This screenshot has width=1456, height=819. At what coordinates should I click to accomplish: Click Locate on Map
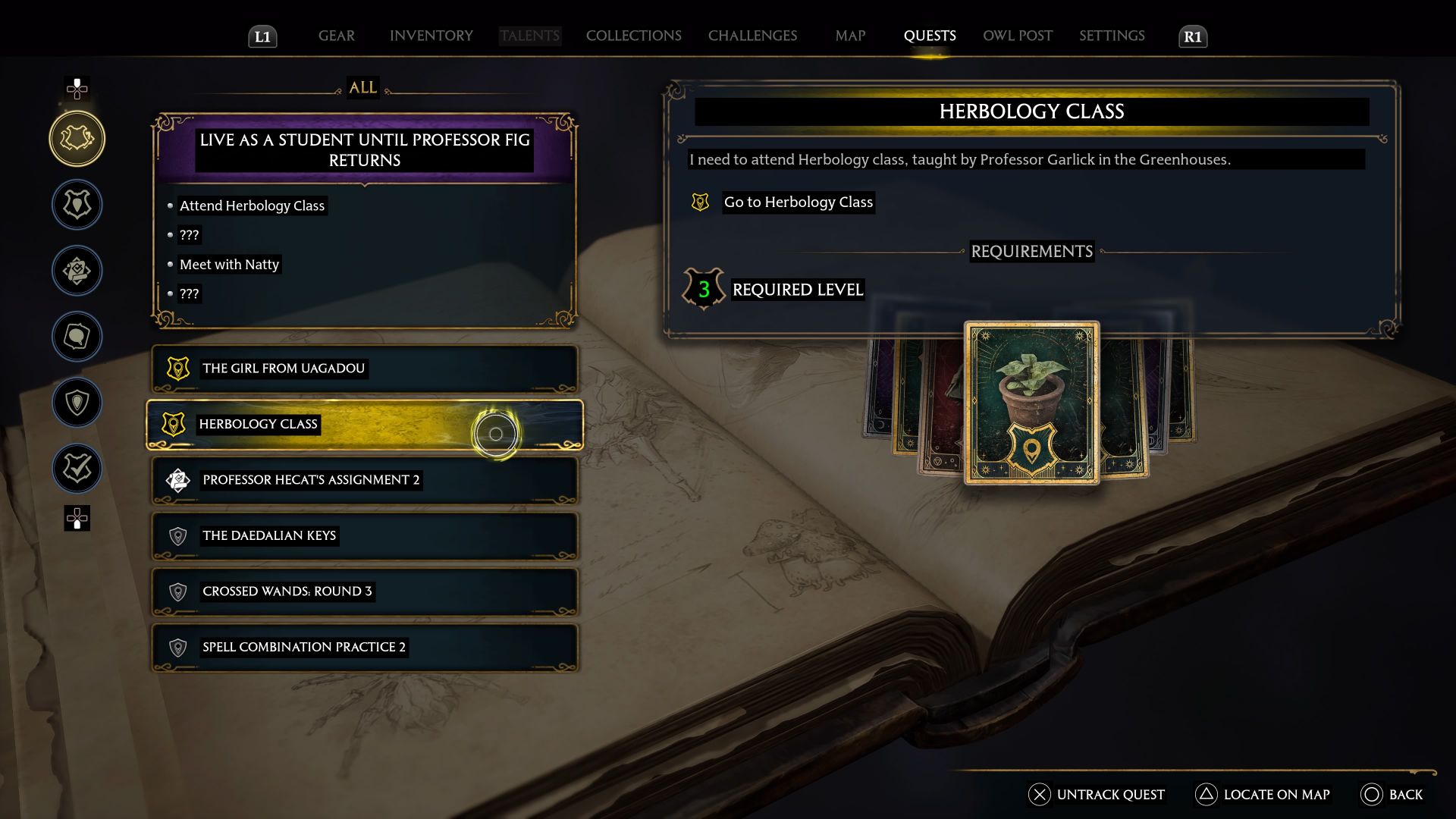click(x=1261, y=795)
